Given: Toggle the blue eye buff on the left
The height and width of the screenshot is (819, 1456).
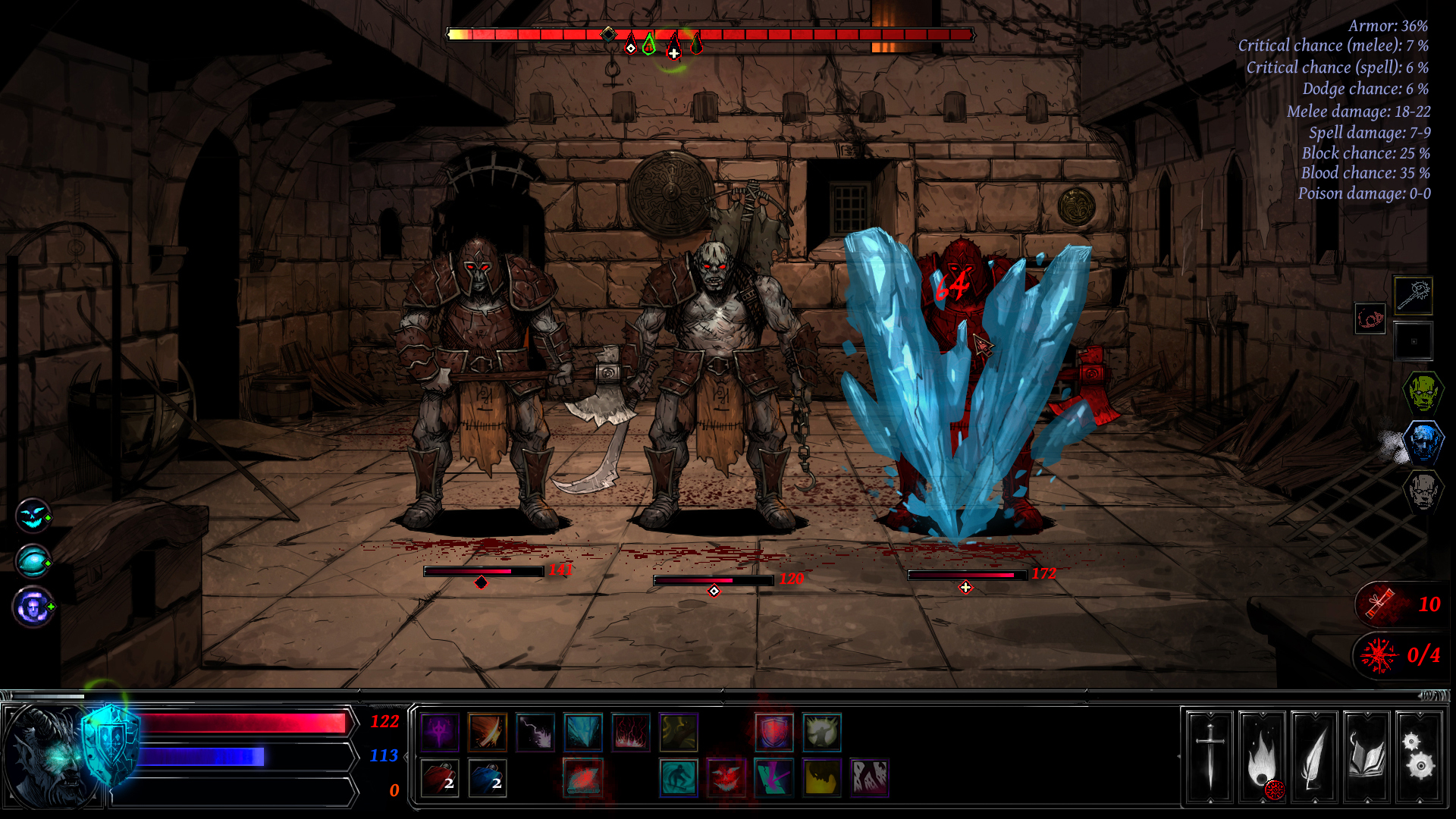Looking at the screenshot, I should pos(32,563).
